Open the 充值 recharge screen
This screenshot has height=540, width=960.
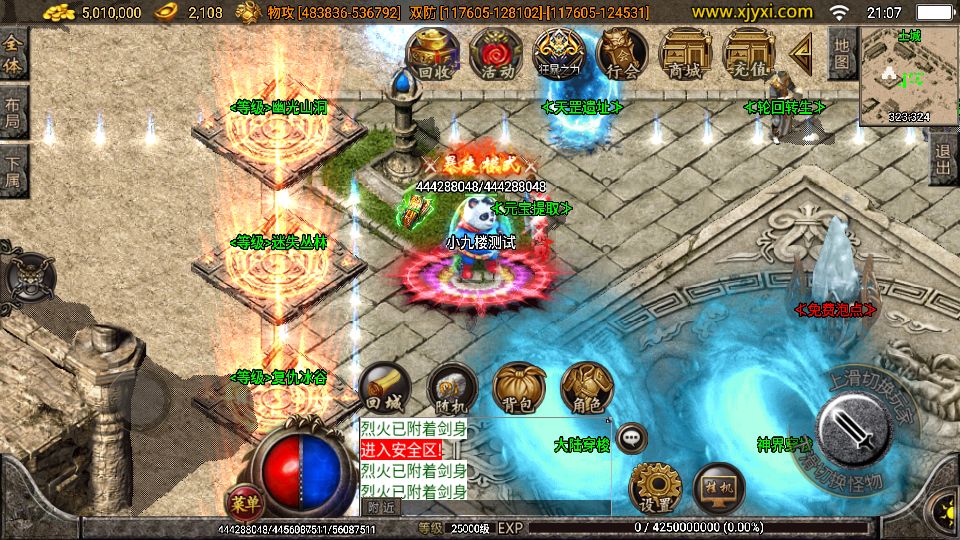click(x=748, y=54)
